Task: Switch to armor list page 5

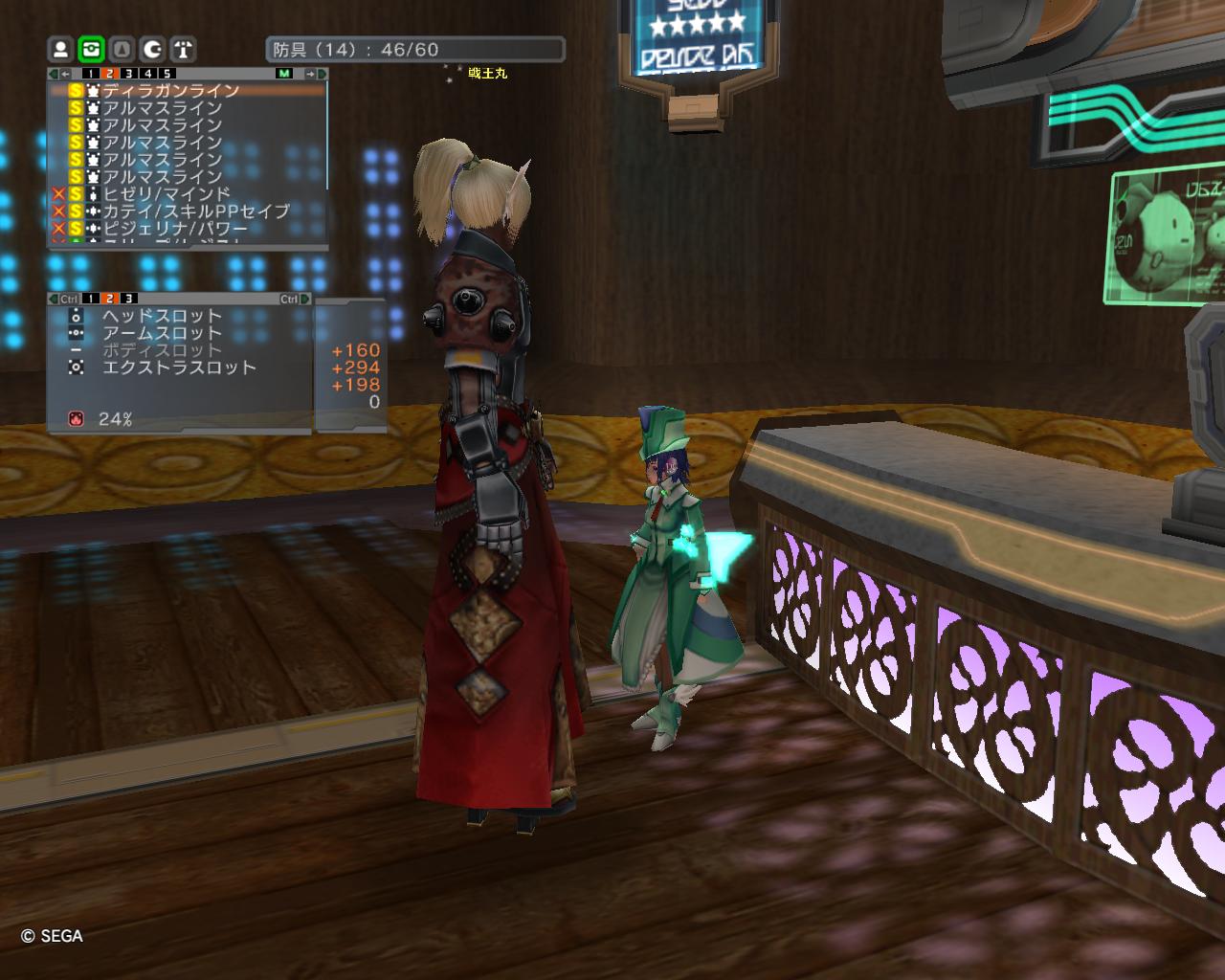Action: [167, 74]
